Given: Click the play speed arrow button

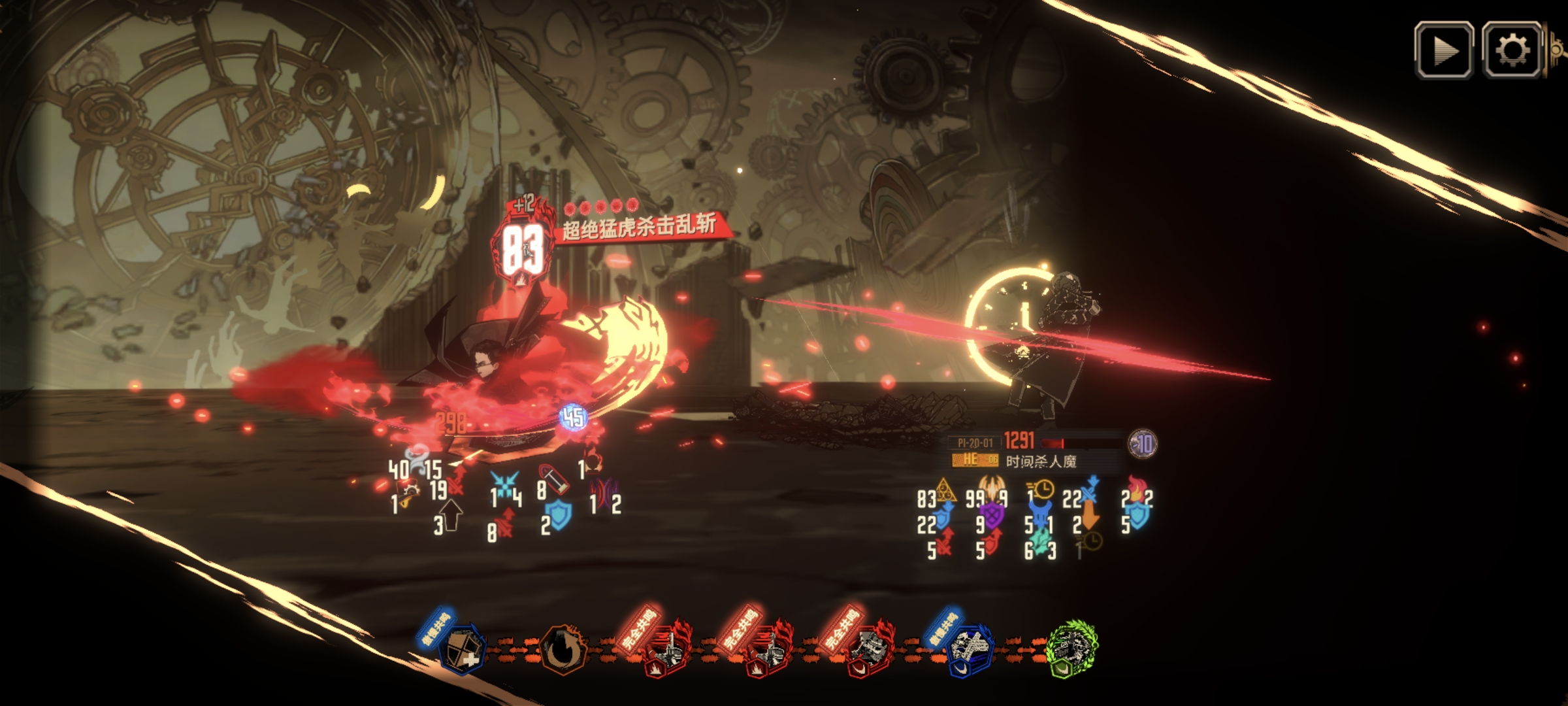Looking at the screenshot, I should (x=1444, y=50).
